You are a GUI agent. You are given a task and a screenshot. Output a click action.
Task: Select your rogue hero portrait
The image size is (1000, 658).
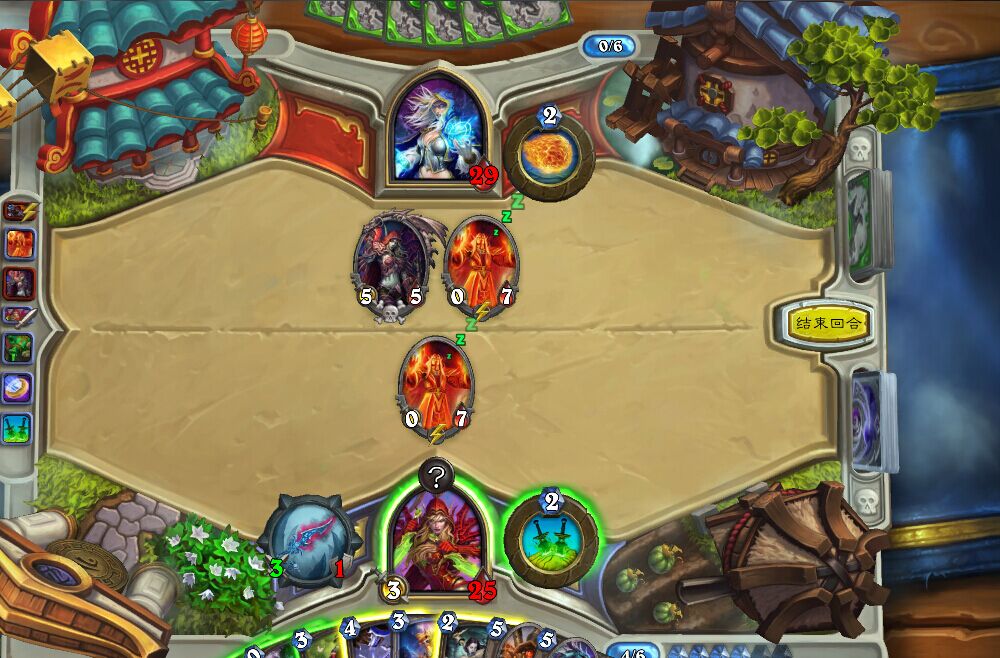(432, 540)
